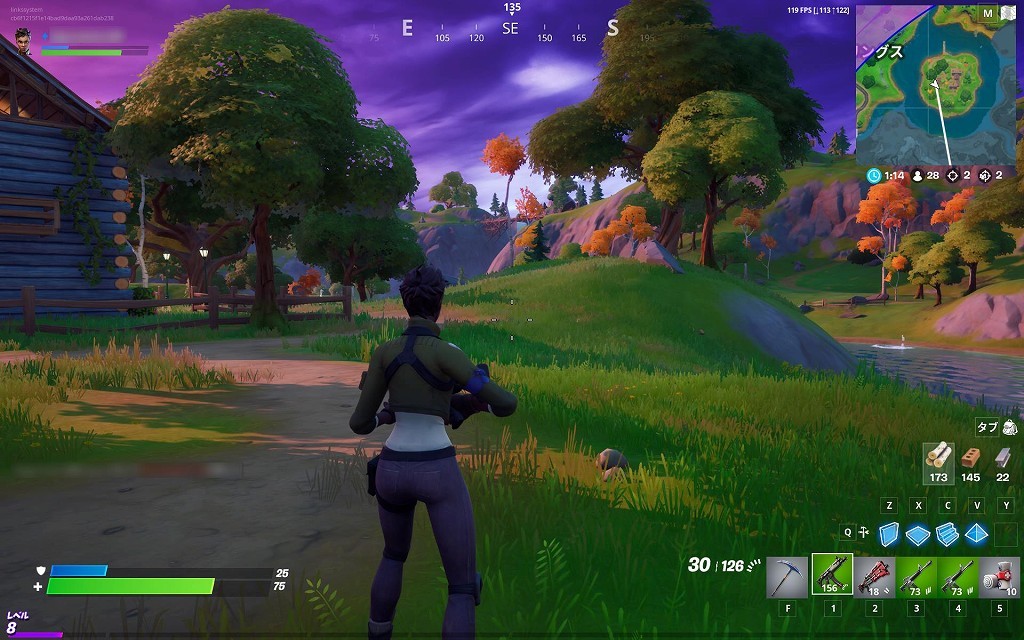This screenshot has width=1024, height=640.
Task: Choose the floor building piece
Action: [918, 534]
